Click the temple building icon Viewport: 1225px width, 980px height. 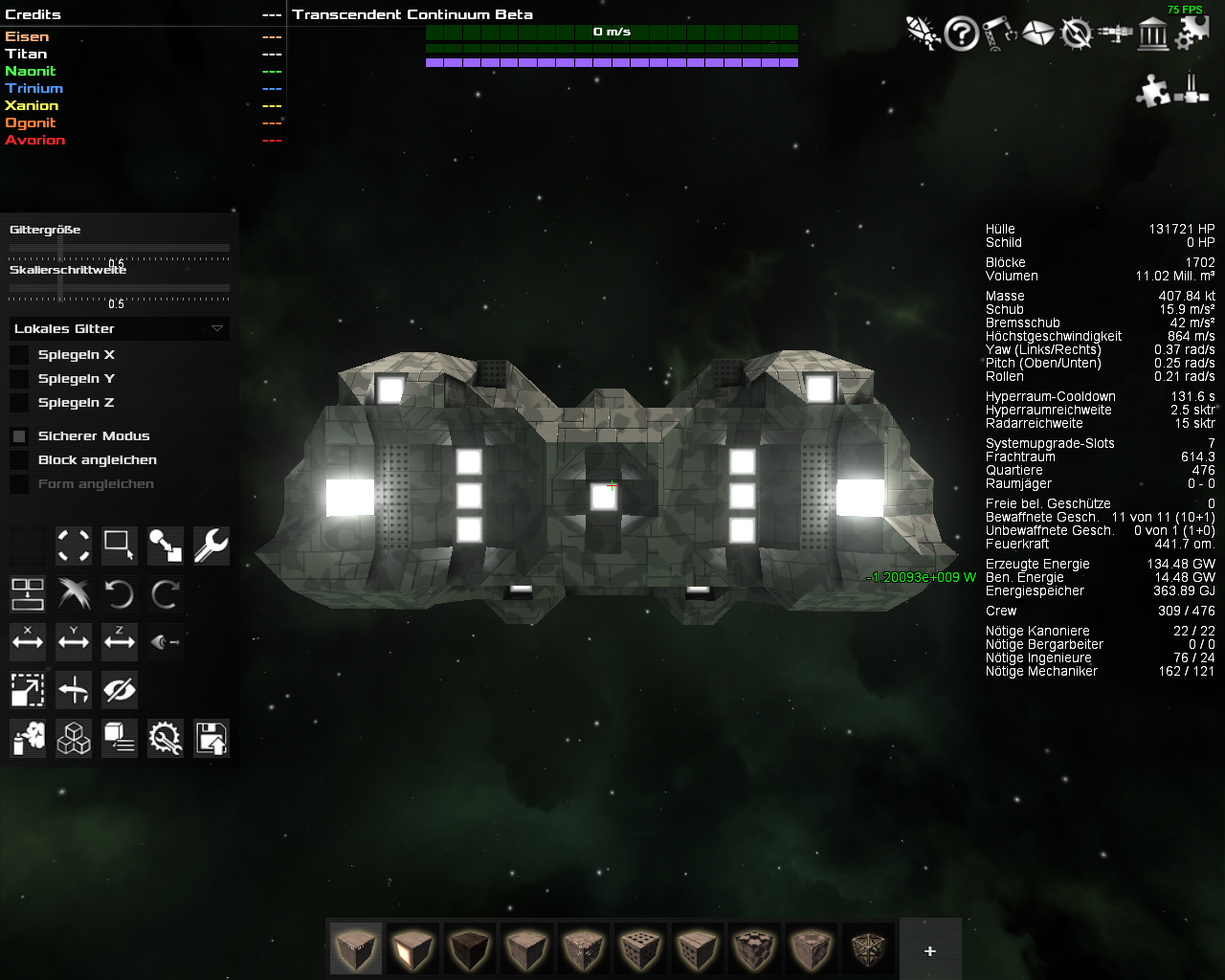(x=1153, y=34)
